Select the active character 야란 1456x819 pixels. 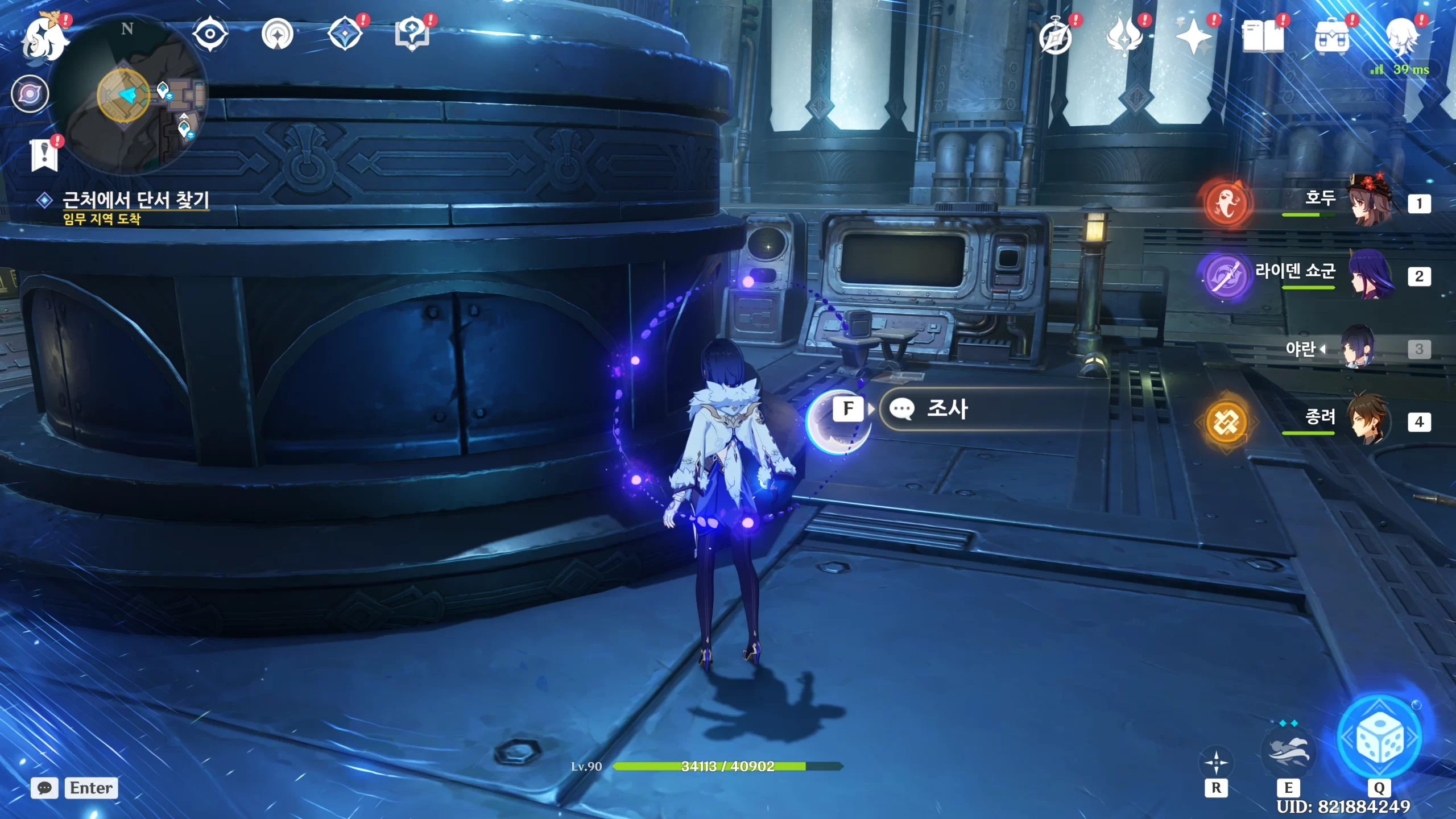1358,347
